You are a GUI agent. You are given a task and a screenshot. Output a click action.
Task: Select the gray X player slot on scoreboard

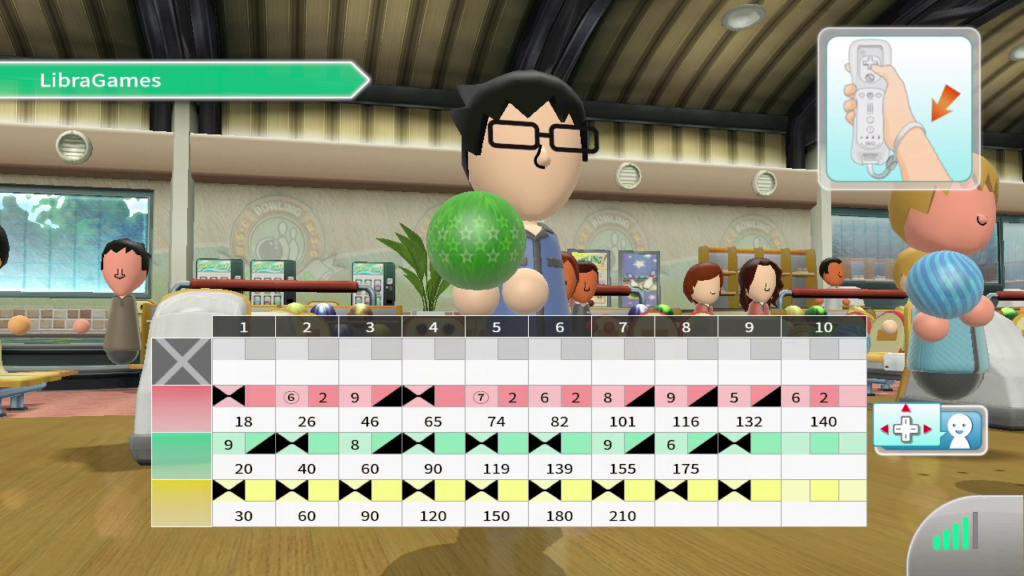[181, 361]
